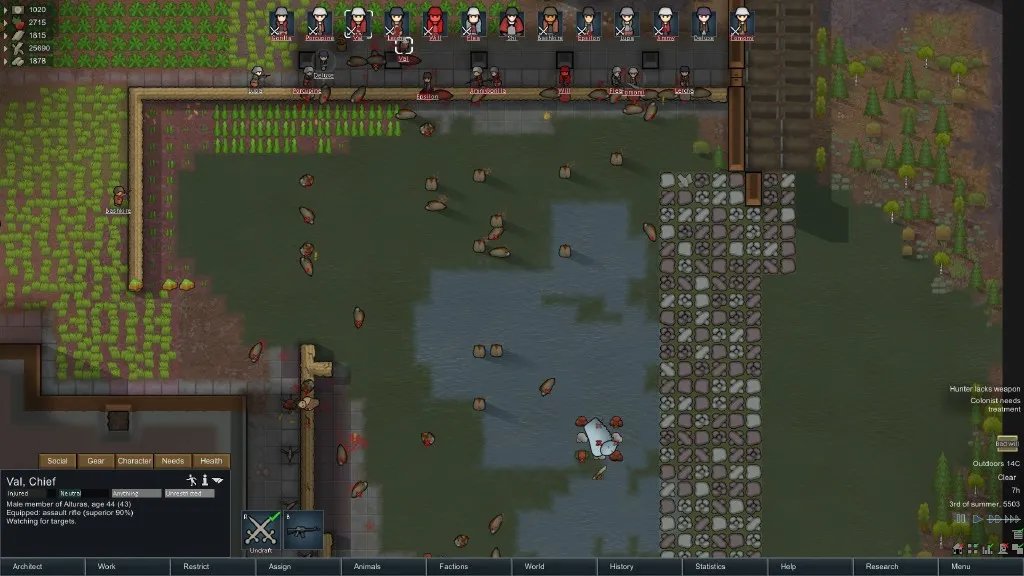Open the Research tab
1024x576 pixels.
[882, 567]
